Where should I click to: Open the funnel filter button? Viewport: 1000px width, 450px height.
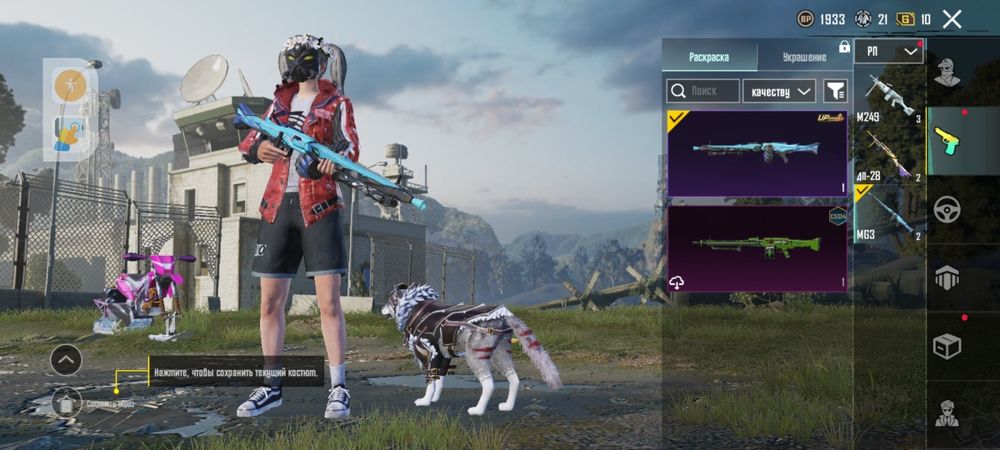click(x=835, y=91)
